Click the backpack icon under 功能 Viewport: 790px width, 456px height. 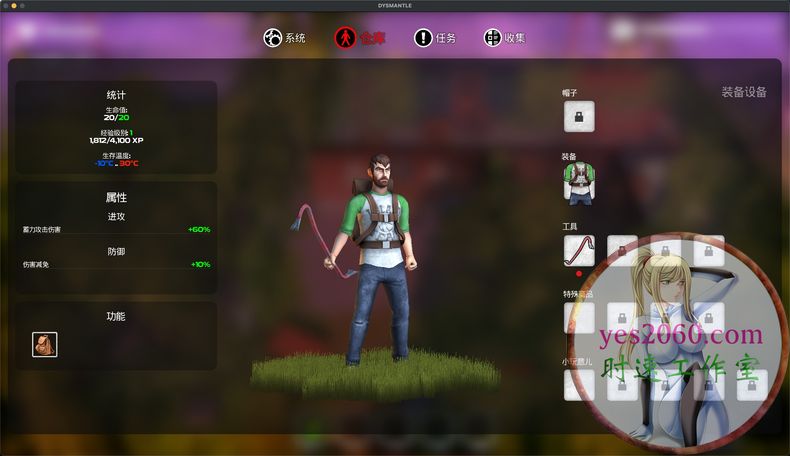pyautogui.click(x=45, y=345)
